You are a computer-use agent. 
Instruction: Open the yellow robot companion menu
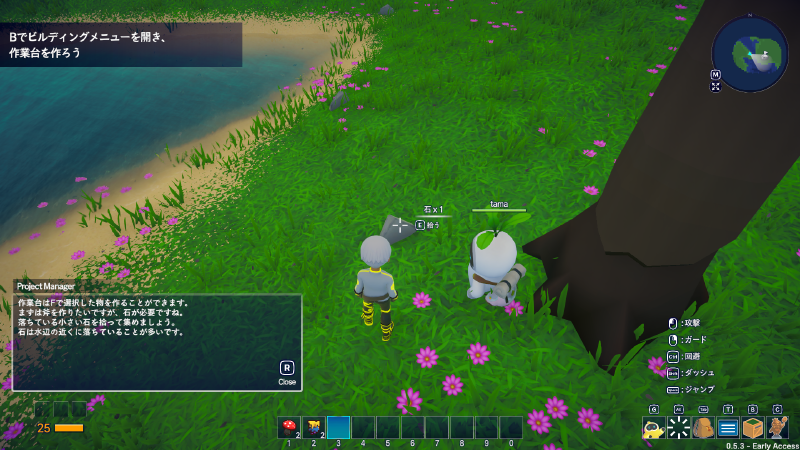coord(654,428)
